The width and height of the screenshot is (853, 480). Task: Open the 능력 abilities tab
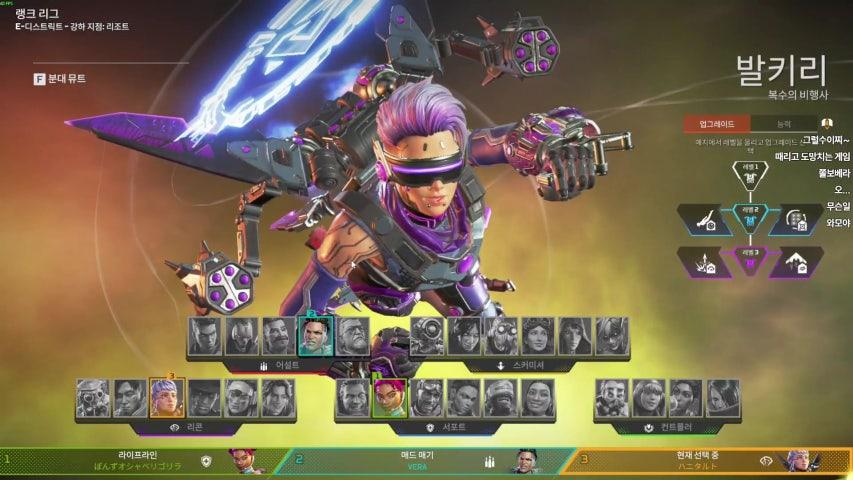coord(783,125)
